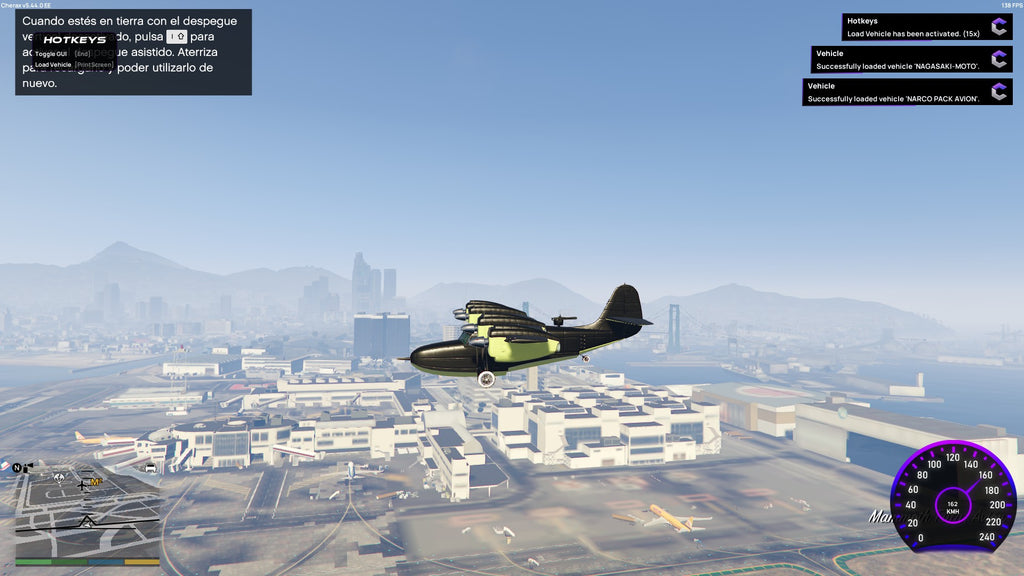
Task: Click the minimap in the corner
Action: [87, 512]
